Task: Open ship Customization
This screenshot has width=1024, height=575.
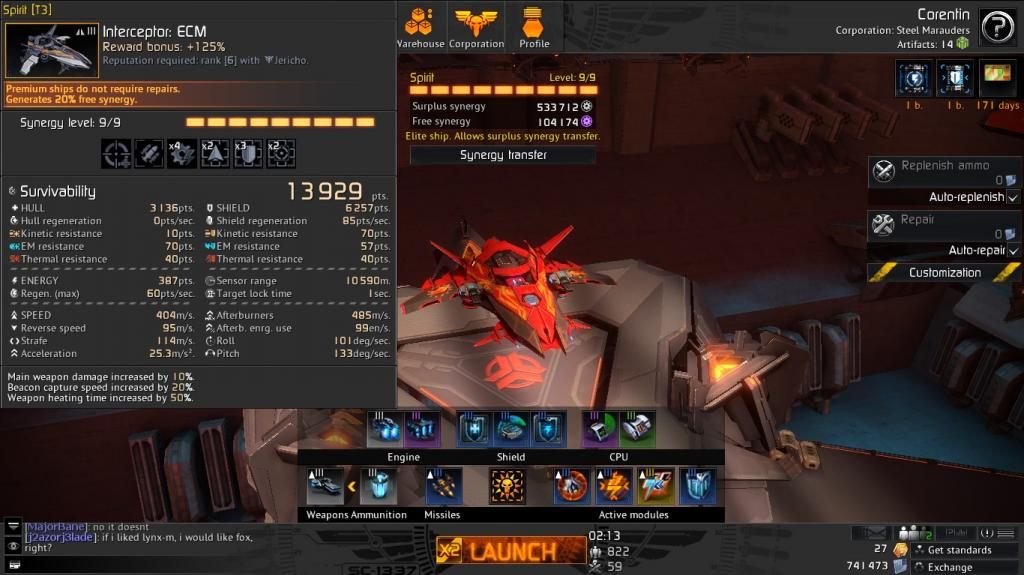Action: (944, 272)
